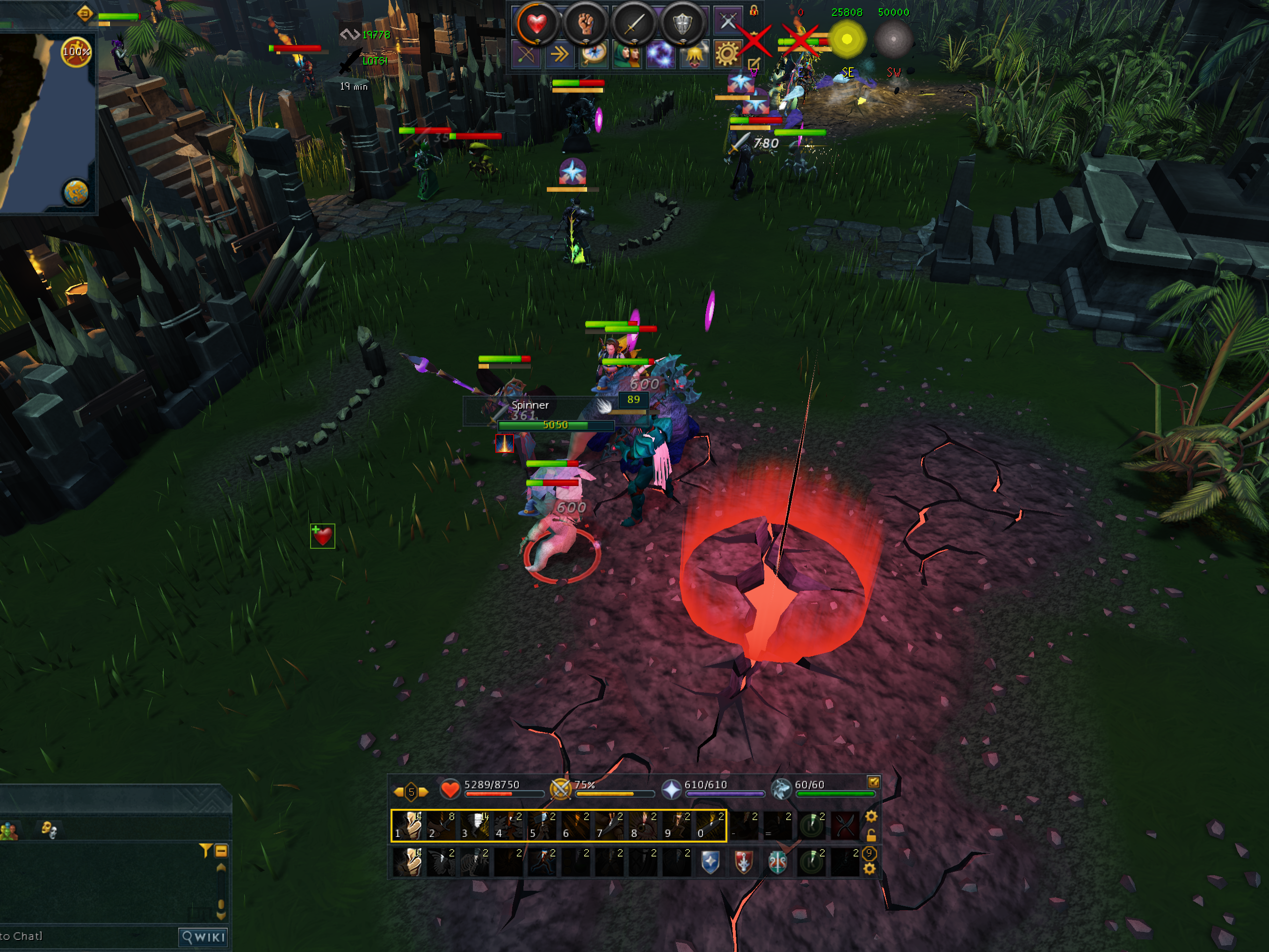This screenshot has height=952, width=1269.
Task: Toggle the action bar padlock
Action: tap(871, 835)
